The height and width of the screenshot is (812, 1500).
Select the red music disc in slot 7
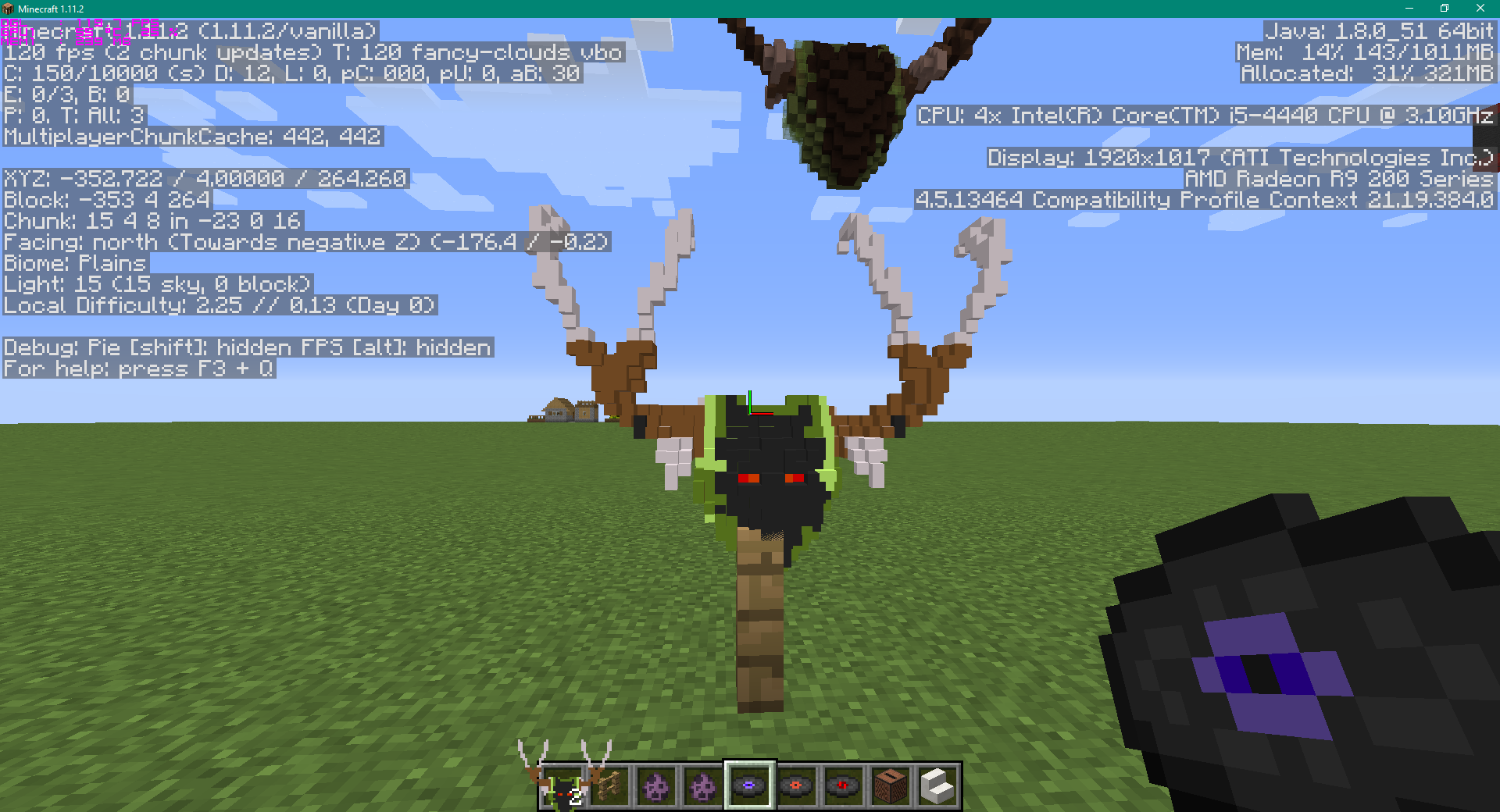coord(845,785)
